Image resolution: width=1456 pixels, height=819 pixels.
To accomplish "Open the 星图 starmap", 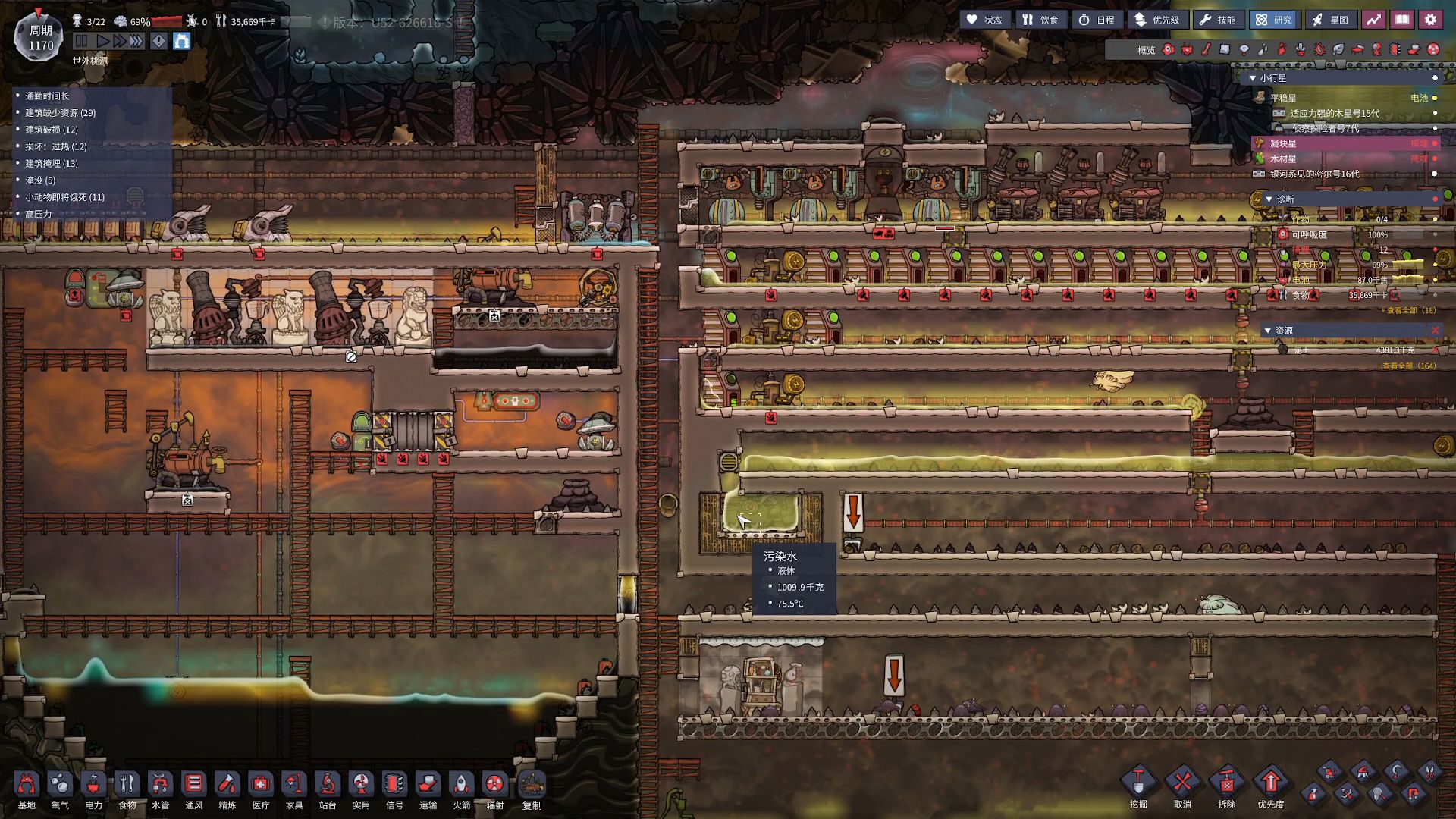I will click(x=1330, y=20).
